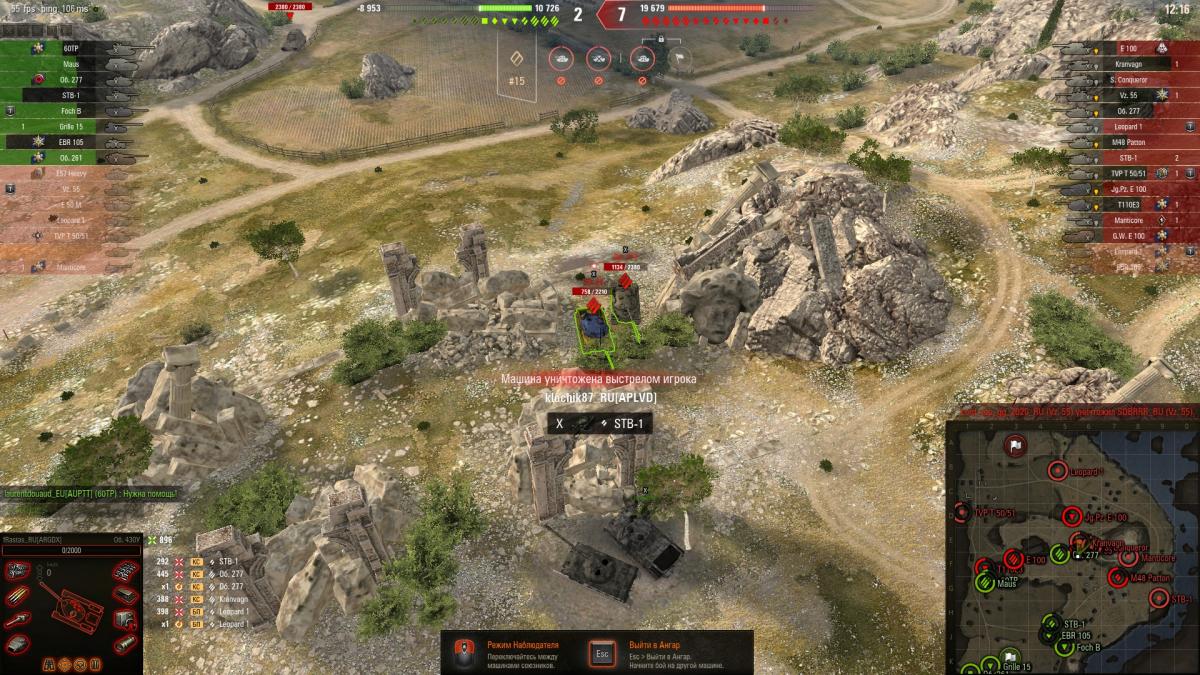Click the laurentdouaud chat message

(90, 494)
